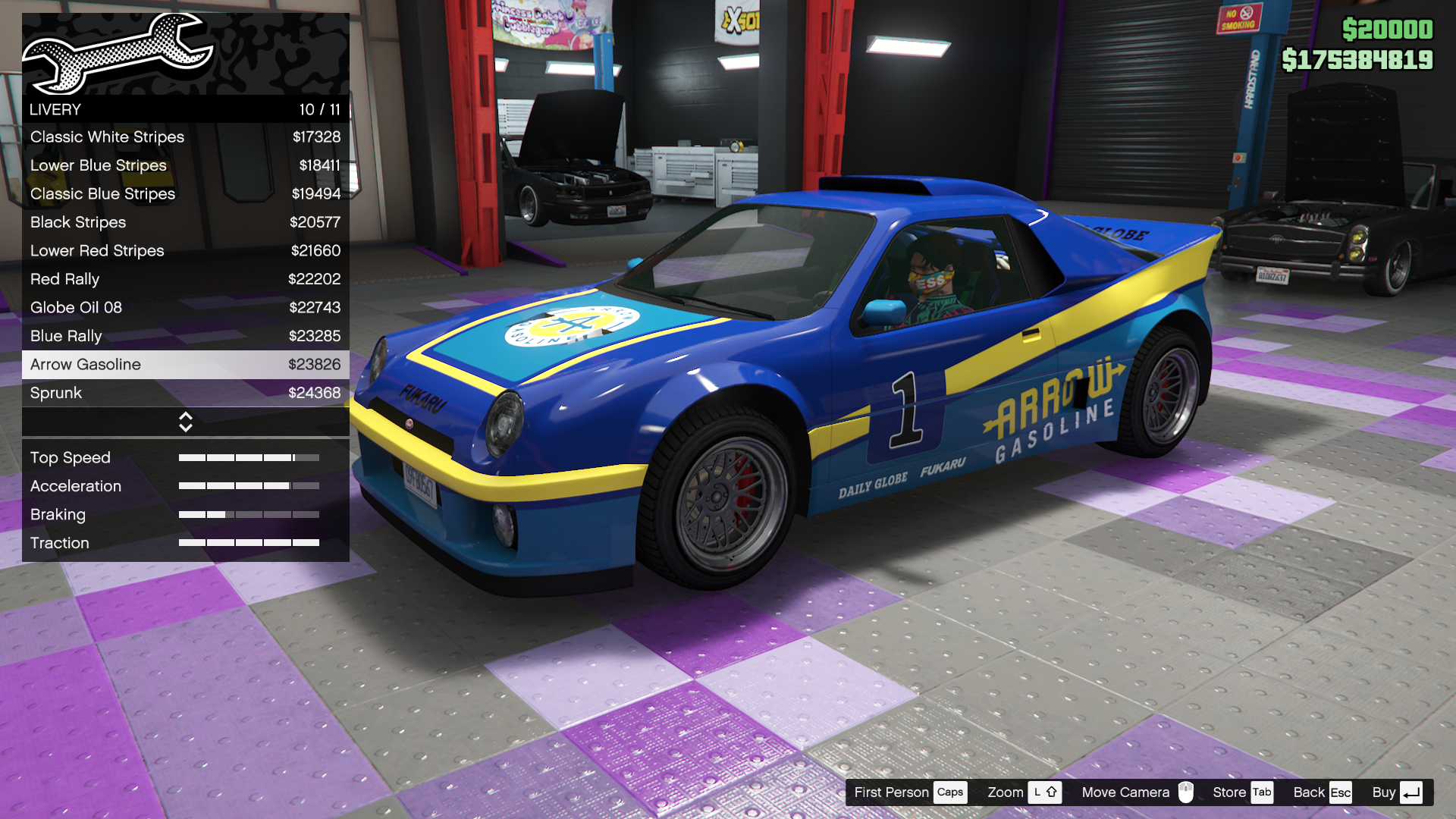Click the up chevron in the scroll control
Image resolution: width=1456 pixels, height=819 pixels.
point(185,417)
